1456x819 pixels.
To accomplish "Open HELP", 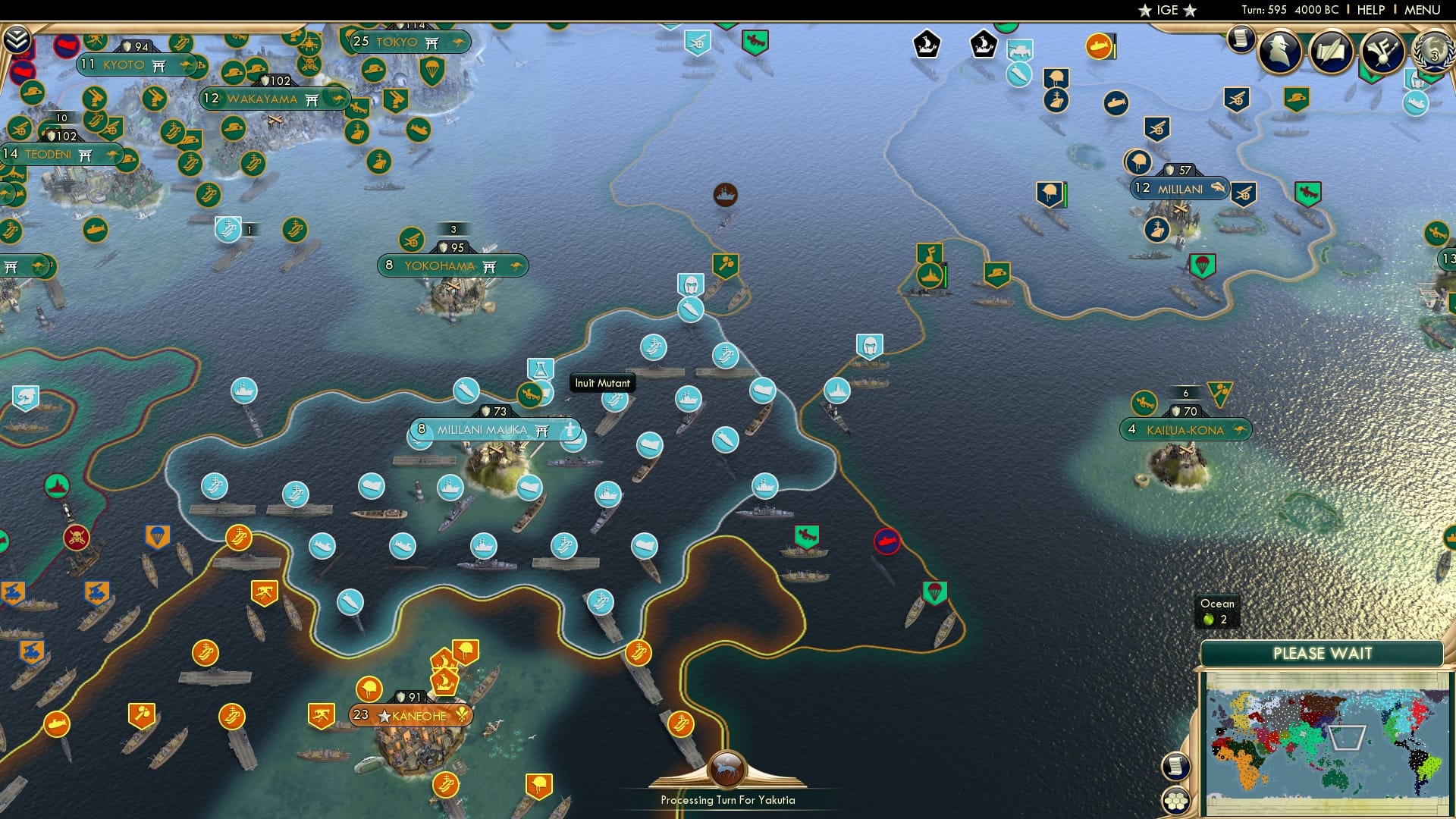I will (1370, 10).
